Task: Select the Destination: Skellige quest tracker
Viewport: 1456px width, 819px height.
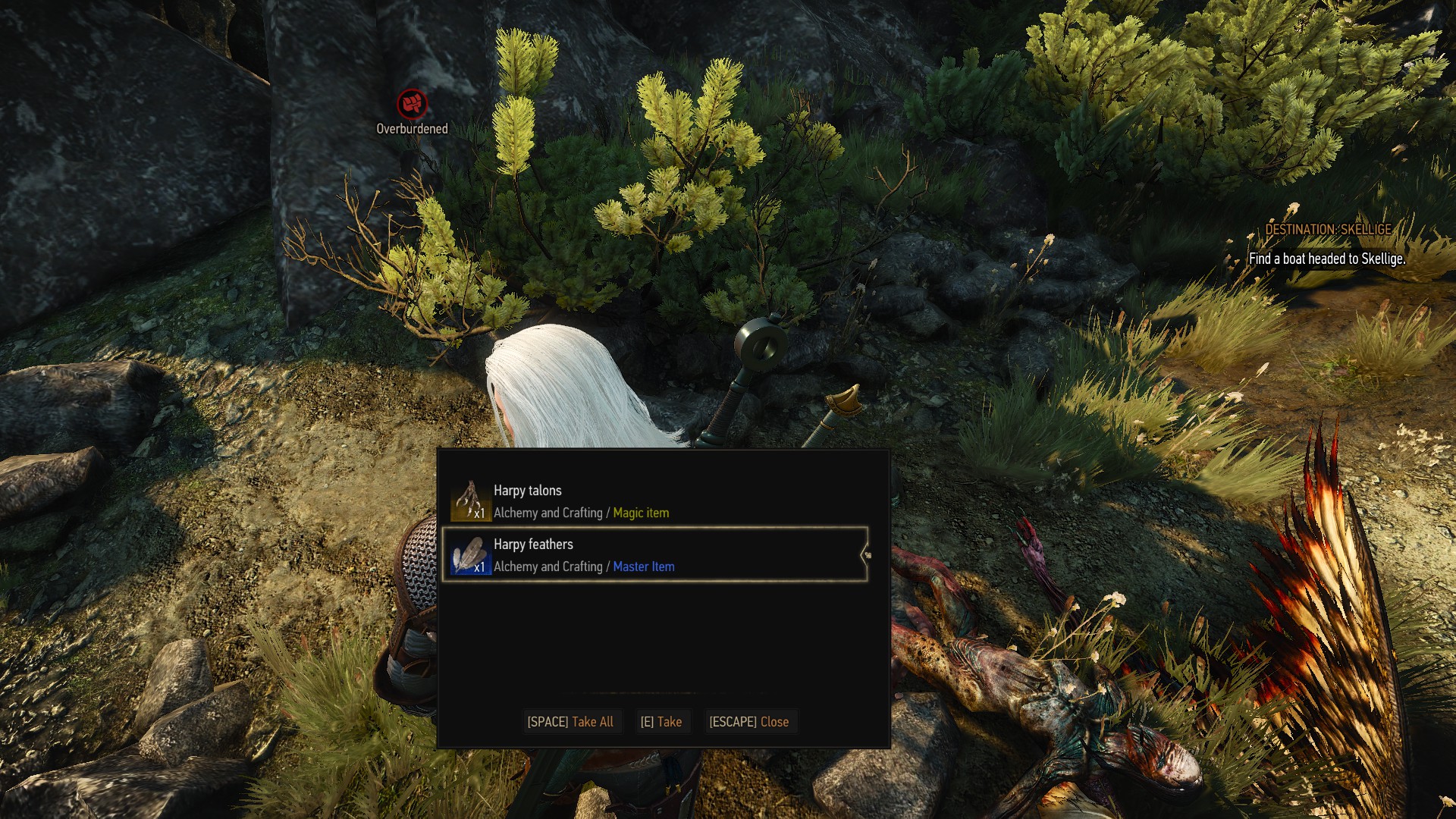Action: [1328, 230]
